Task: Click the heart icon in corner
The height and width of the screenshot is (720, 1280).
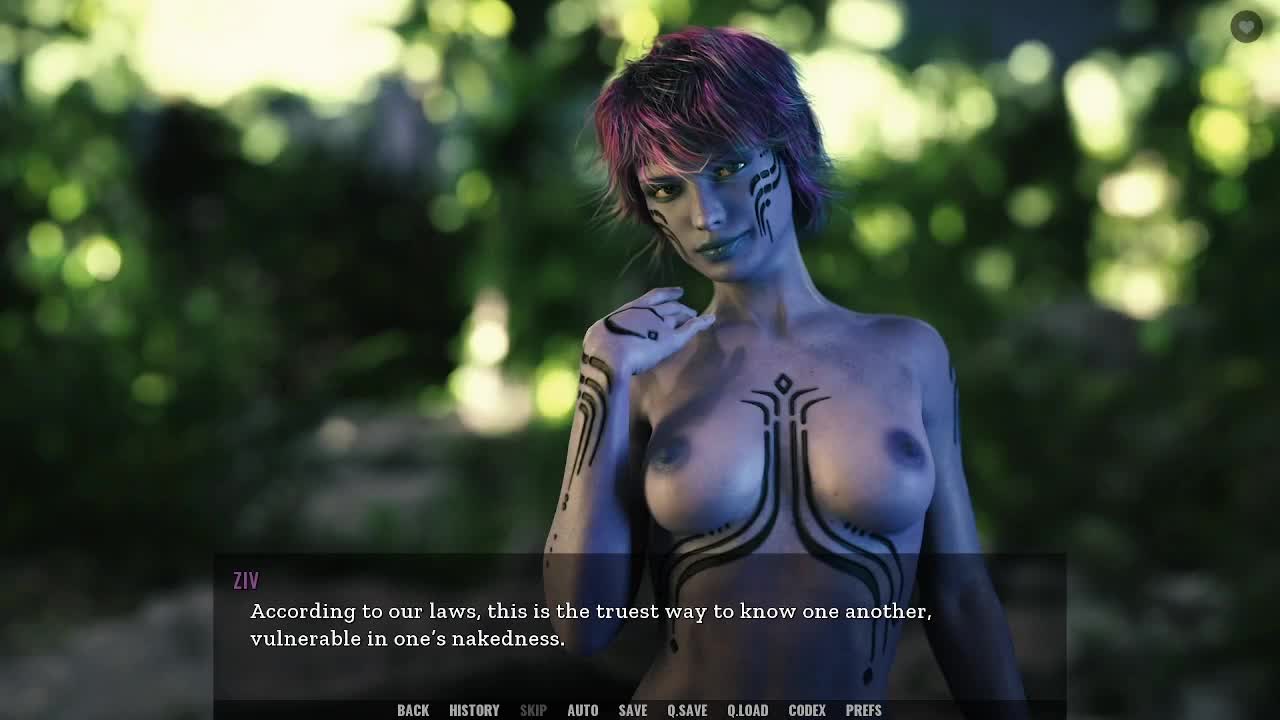Action: coord(1246,27)
